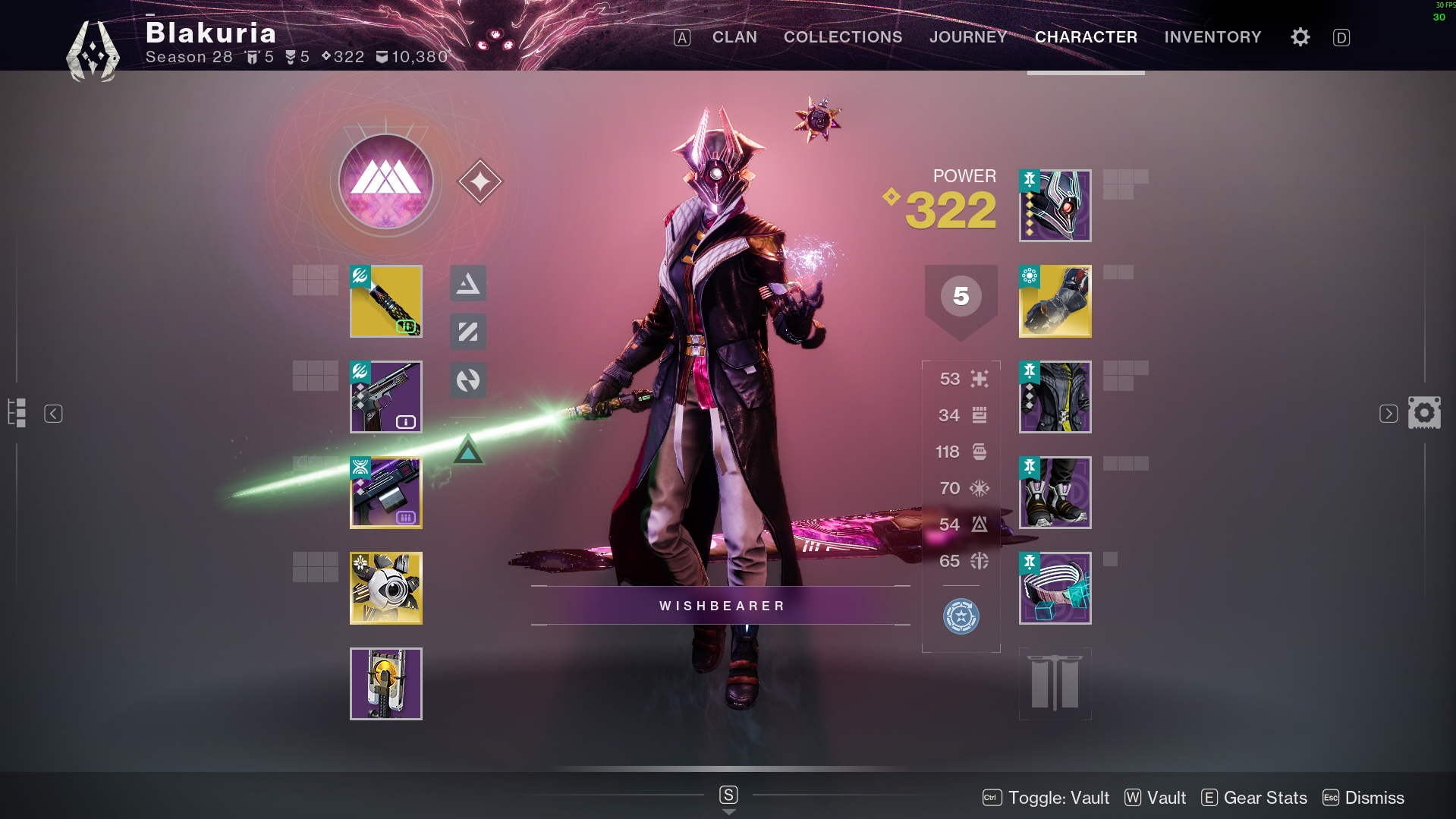The image size is (1456, 819).
Task: Switch to the Collections tab
Action: (842, 37)
